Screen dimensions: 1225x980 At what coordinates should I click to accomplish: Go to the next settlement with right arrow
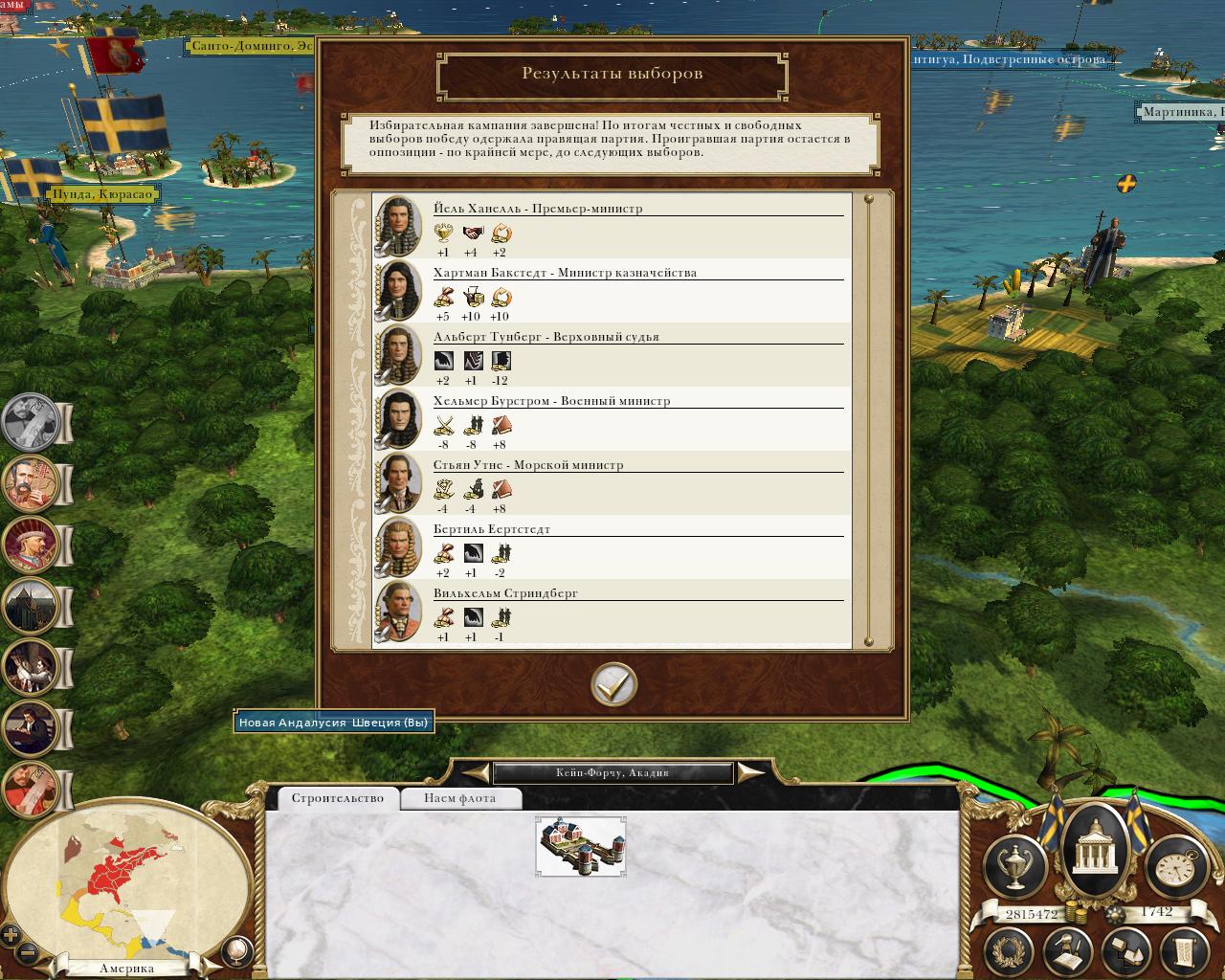[x=752, y=772]
